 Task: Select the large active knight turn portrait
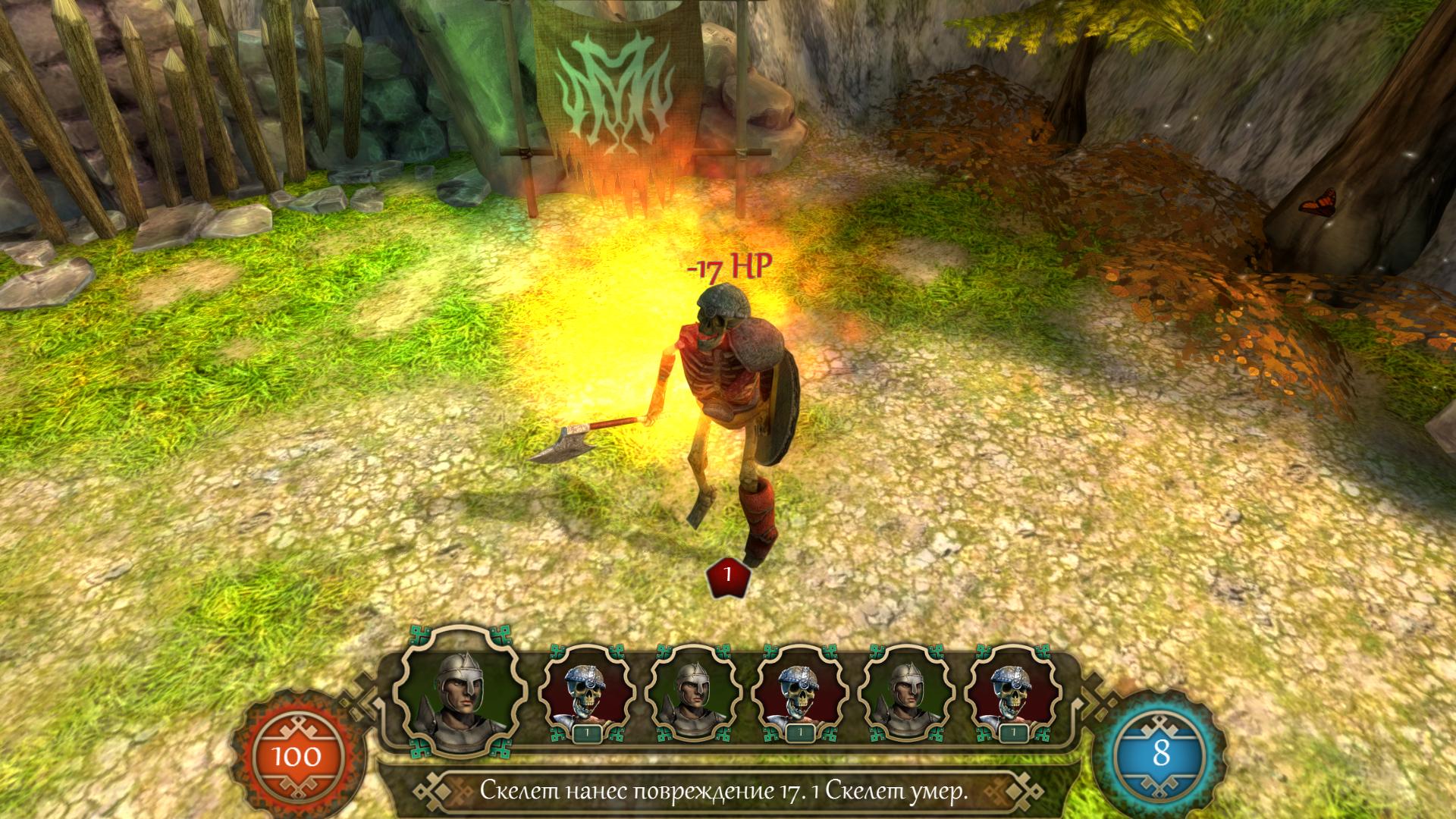[x=460, y=692]
